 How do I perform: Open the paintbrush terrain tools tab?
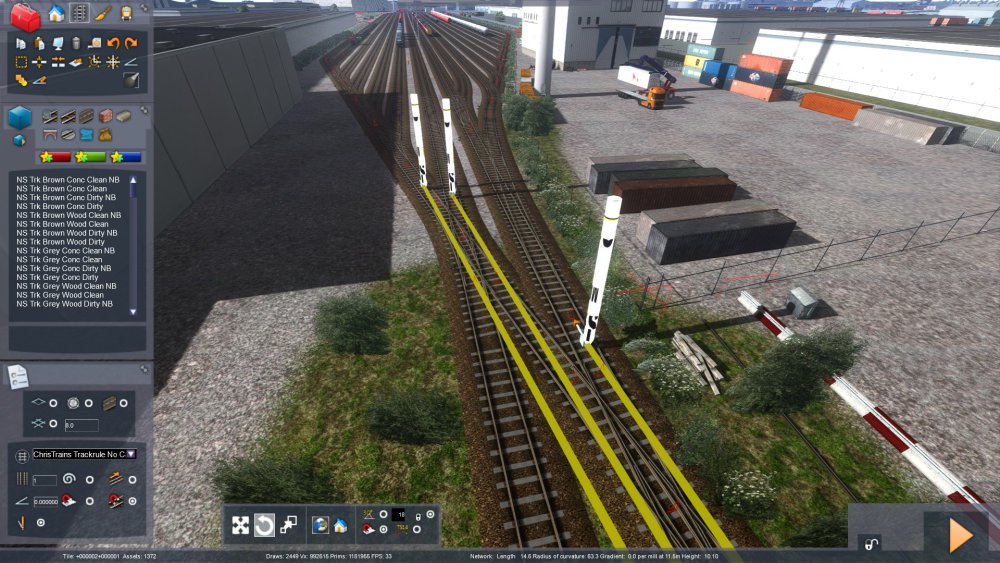pos(103,13)
